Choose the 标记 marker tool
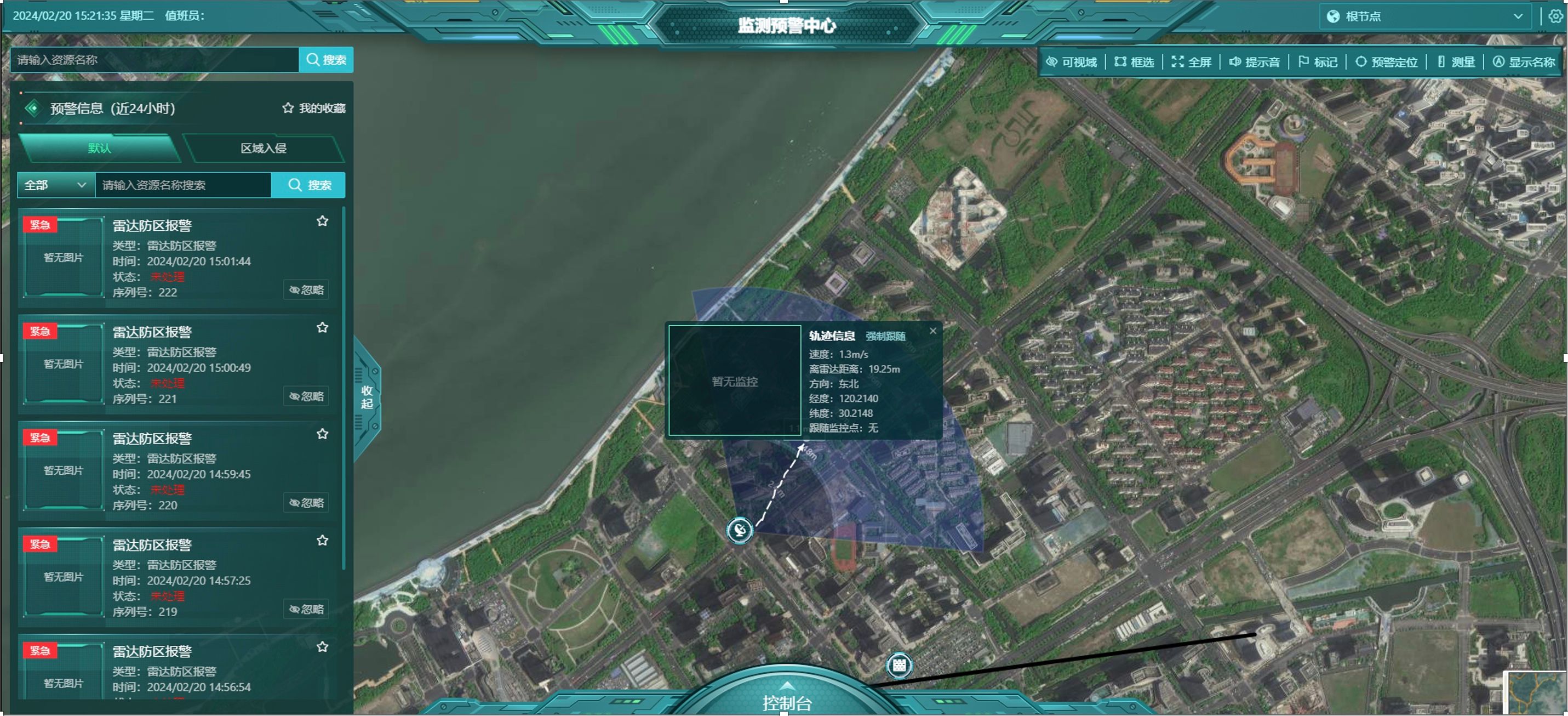The width and height of the screenshot is (1568, 716). click(x=1318, y=62)
